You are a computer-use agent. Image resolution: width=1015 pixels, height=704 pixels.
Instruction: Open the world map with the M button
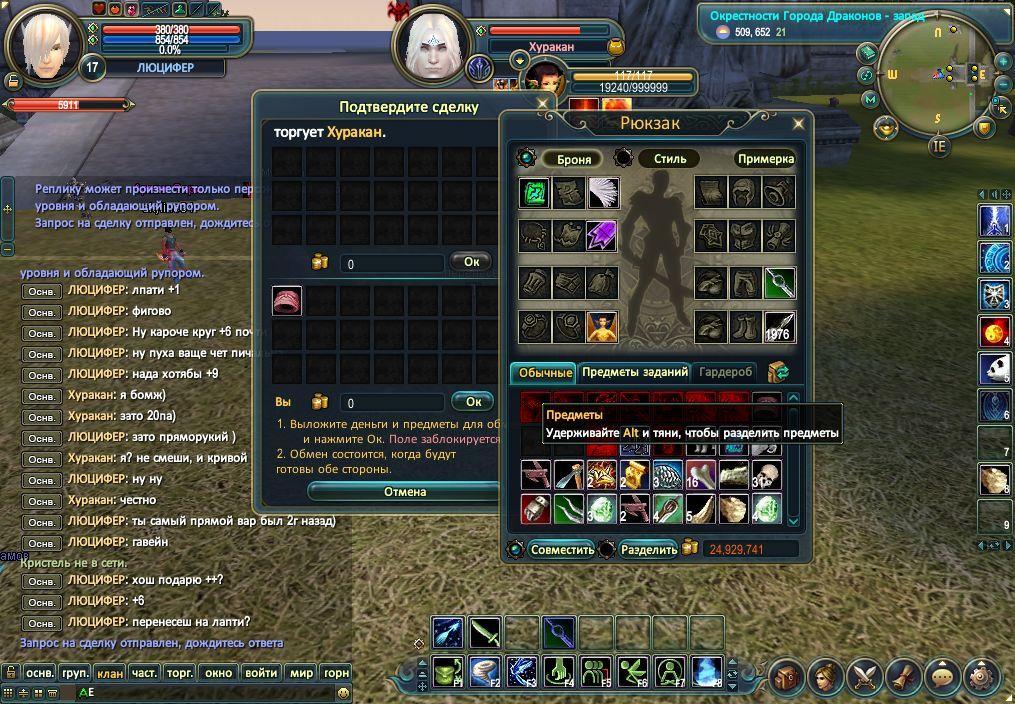click(870, 99)
